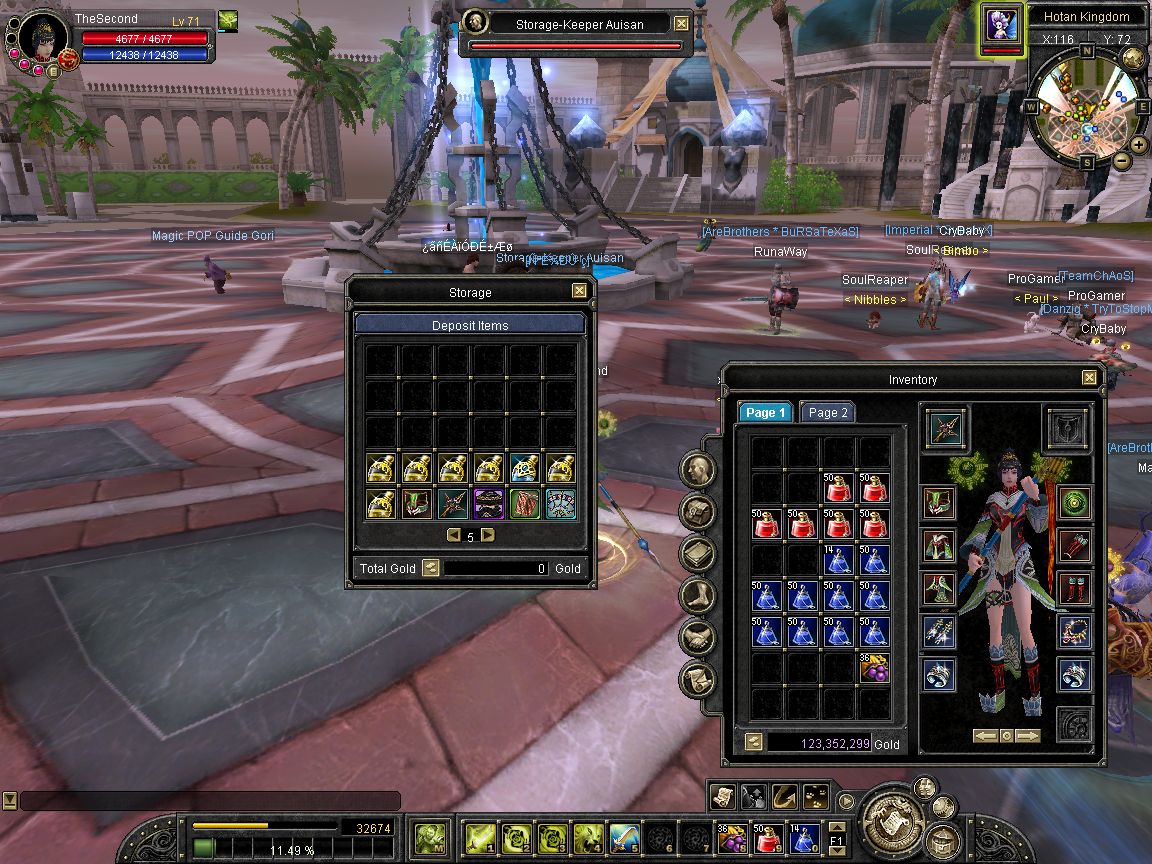
Task: Rotate the character preview with the right arrow
Action: coord(1029,736)
